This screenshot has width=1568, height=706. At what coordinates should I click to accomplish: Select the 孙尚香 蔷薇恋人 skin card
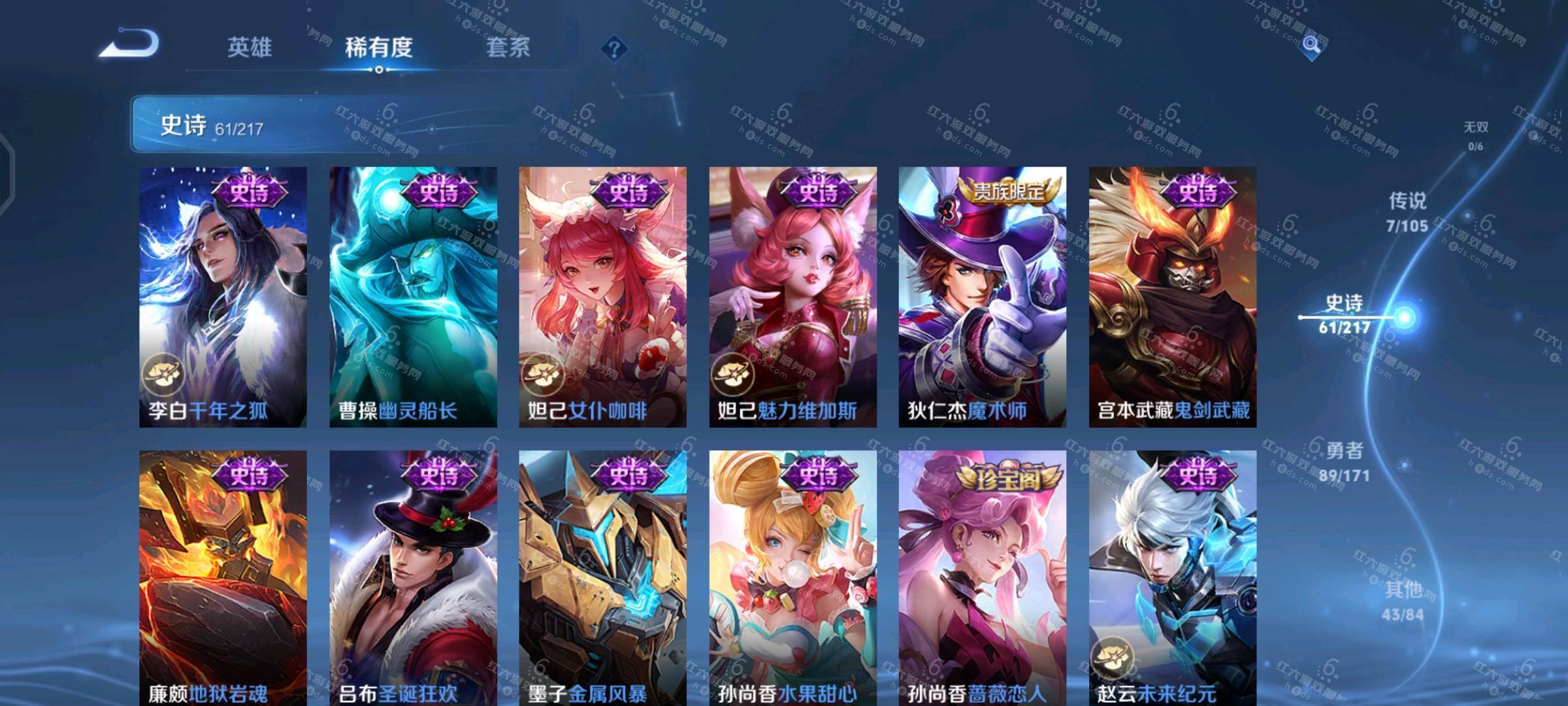pyautogui.click(x=982, y=579)
